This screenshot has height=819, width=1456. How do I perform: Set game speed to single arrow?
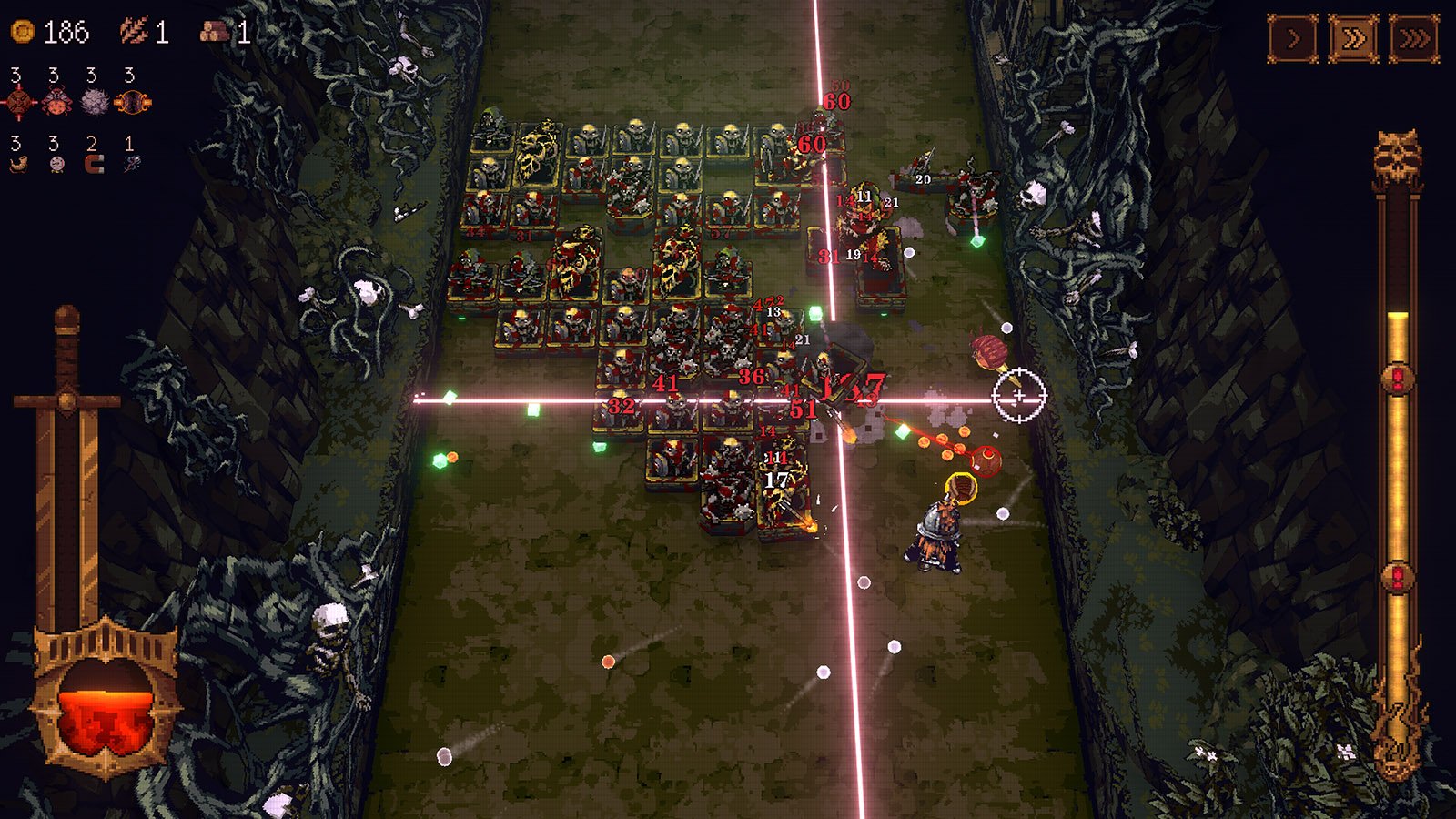[1293, 39]
